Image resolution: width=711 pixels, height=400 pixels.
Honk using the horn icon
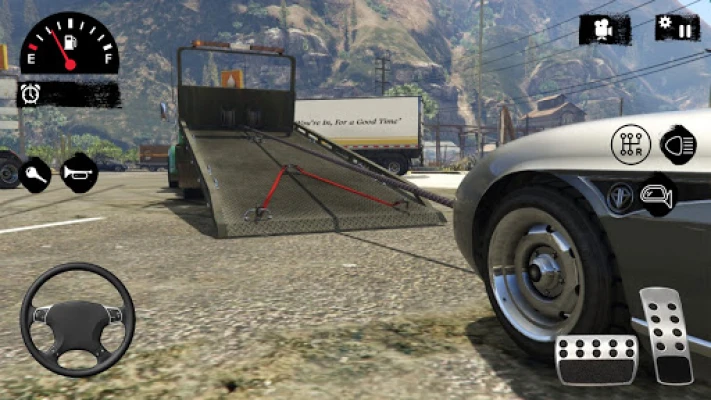(80, 173)
